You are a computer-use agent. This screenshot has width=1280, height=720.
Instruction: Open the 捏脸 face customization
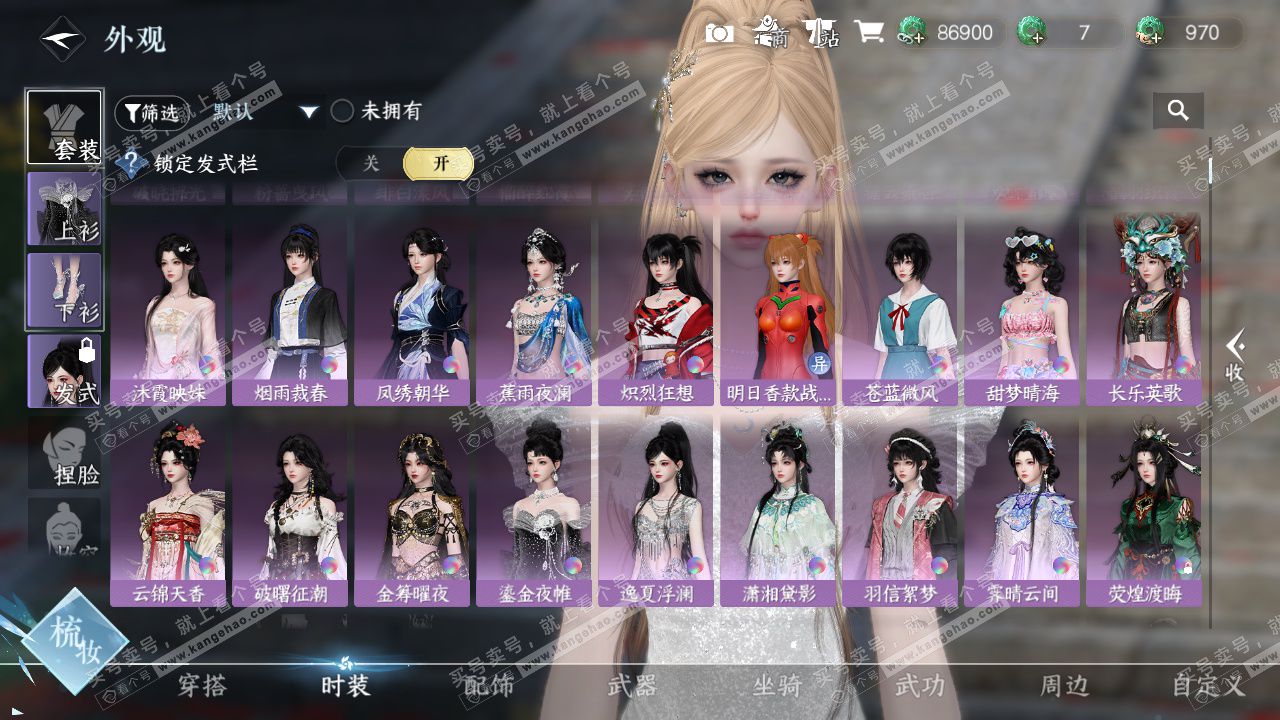coord(66,456)
